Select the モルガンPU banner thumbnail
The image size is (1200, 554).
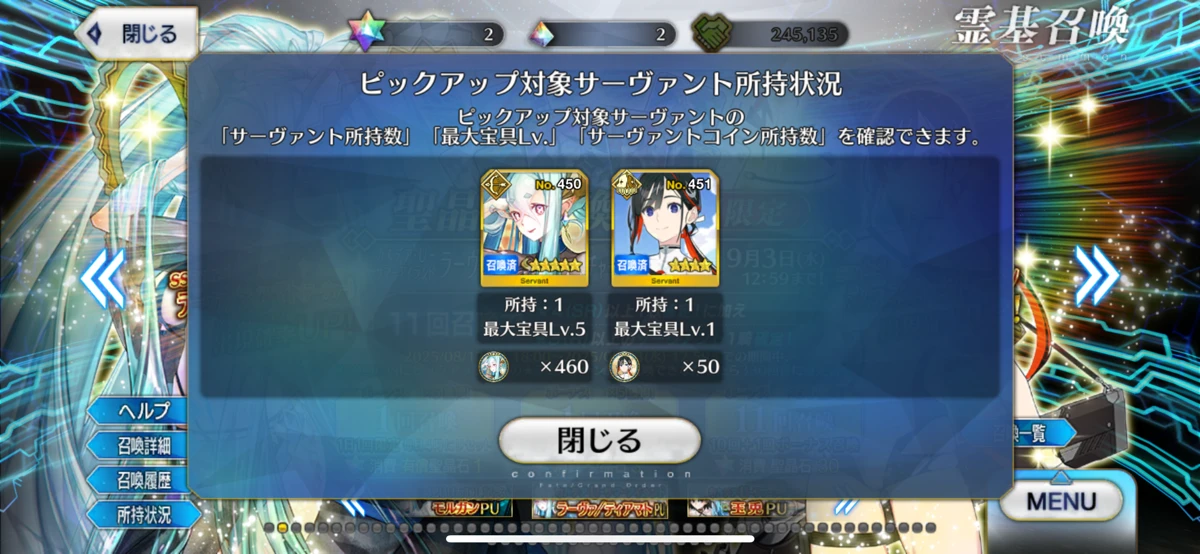click(471, 508)
